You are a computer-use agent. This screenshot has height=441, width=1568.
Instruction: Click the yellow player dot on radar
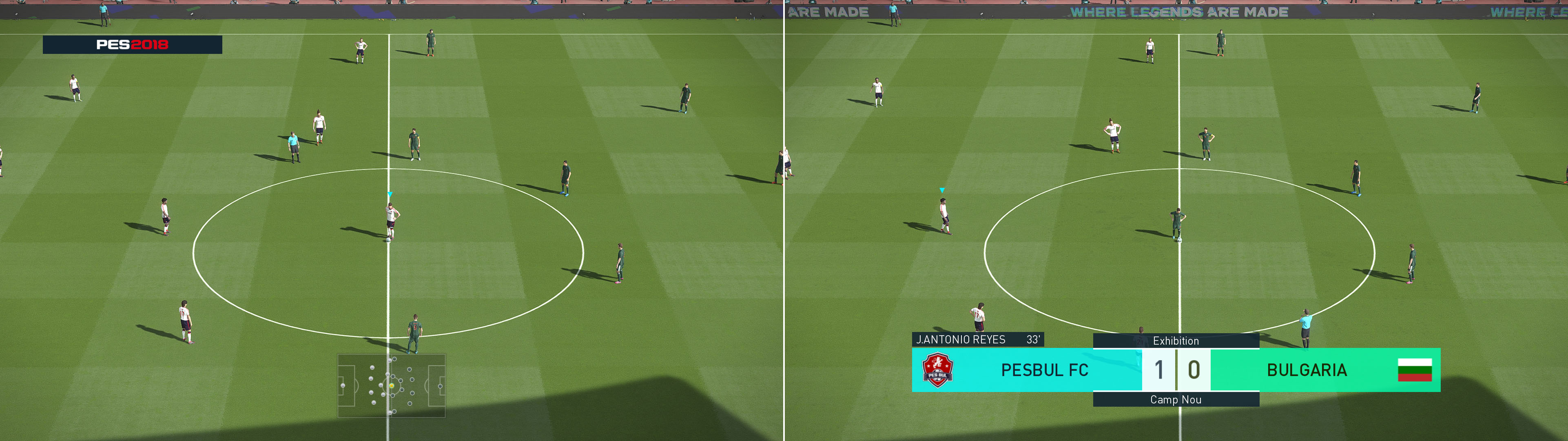[392, 385]
